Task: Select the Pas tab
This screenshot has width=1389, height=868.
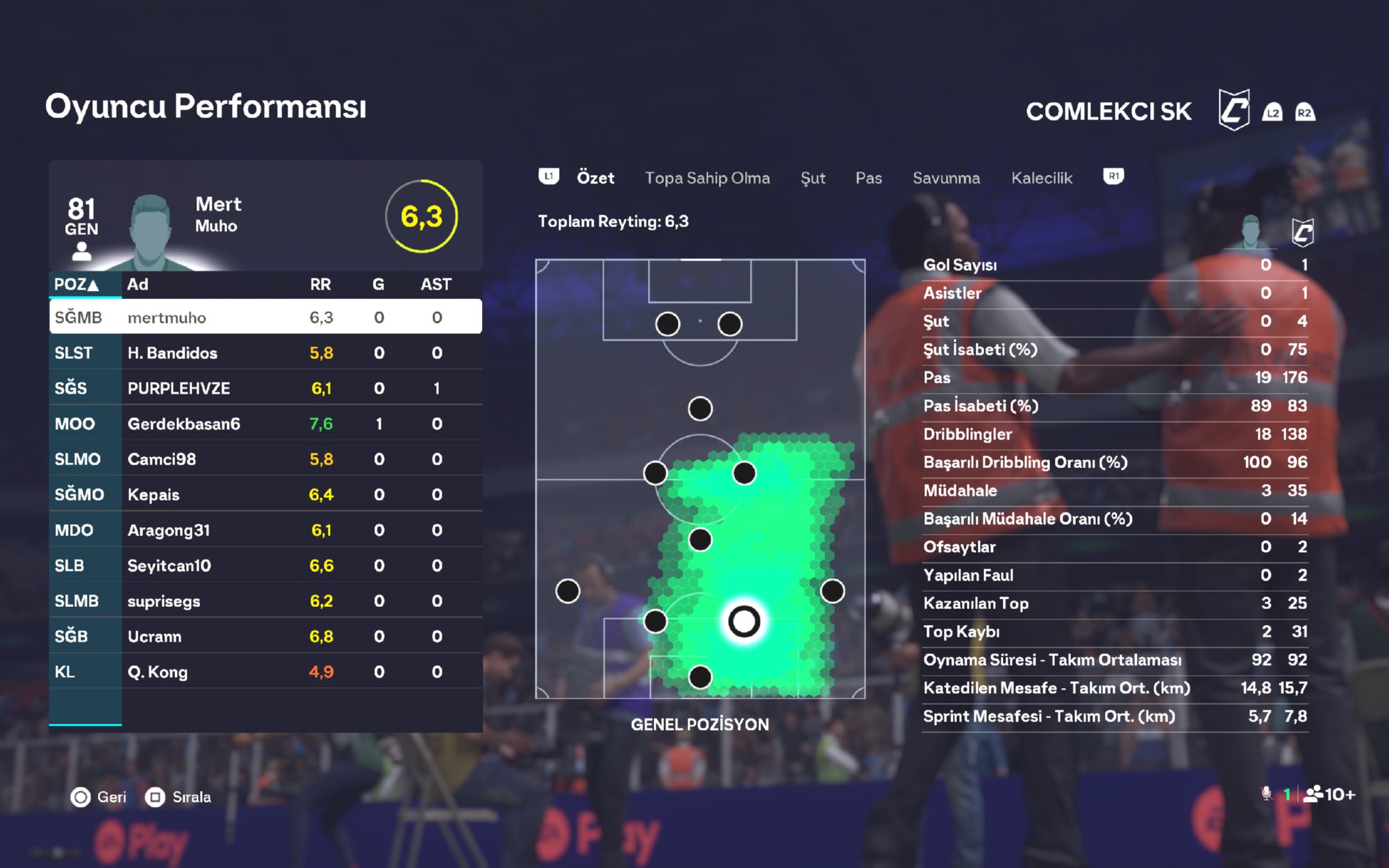Action: (x=868, y=178)
